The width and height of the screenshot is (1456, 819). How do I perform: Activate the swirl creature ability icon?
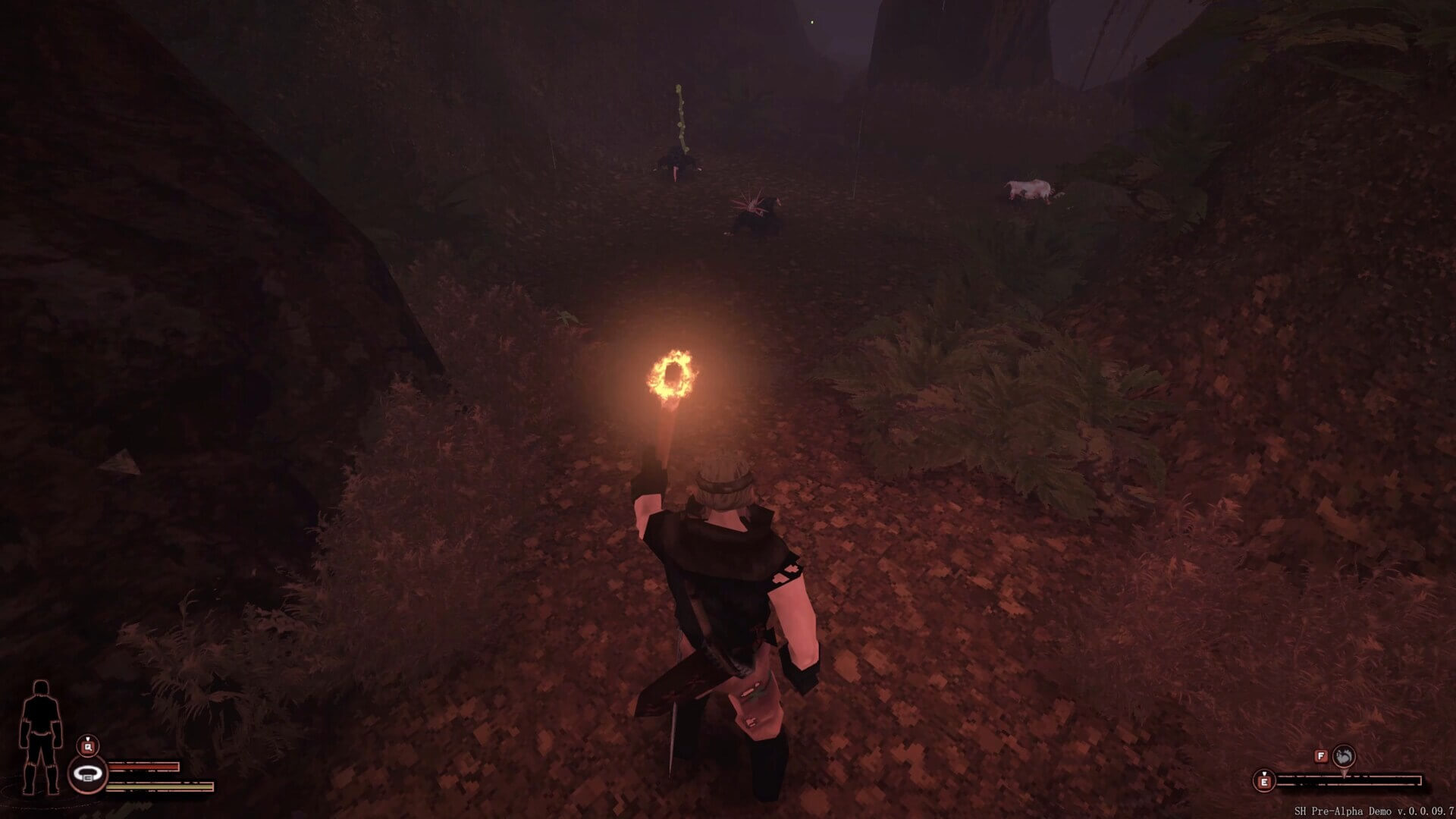click(1343, 755)
